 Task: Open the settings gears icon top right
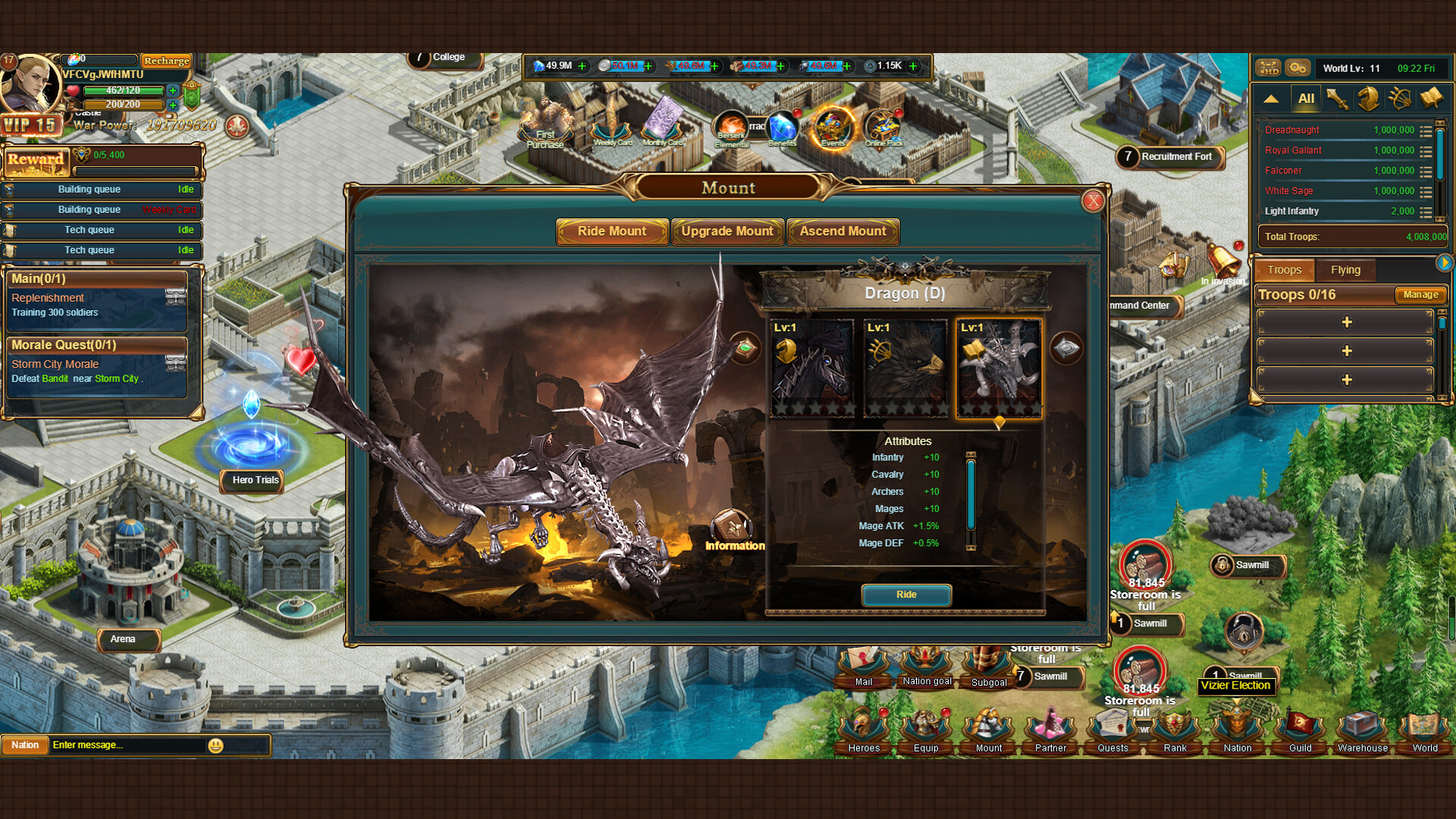(1298, 67)
